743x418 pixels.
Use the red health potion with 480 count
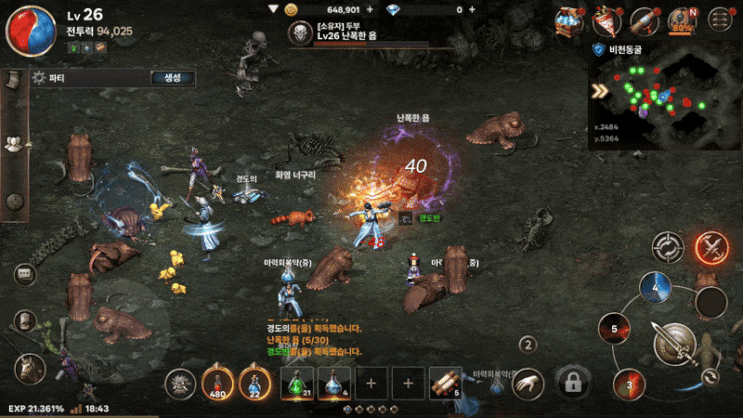pyautogui.click(x=218, y=382)
